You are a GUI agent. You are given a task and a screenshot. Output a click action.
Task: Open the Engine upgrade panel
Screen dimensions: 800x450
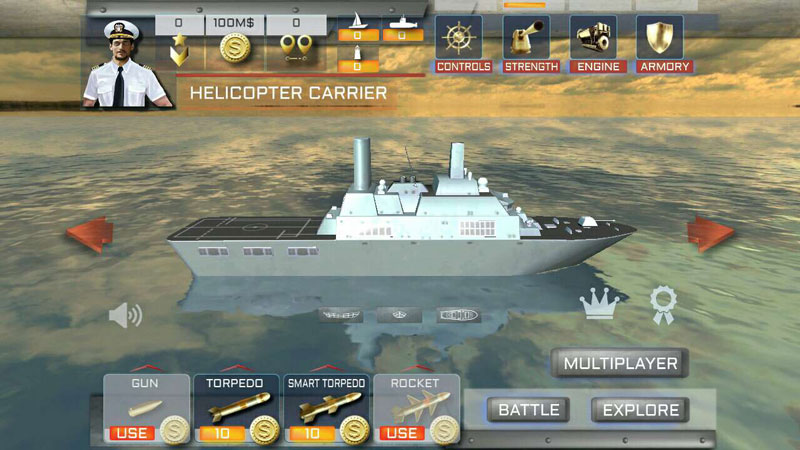tap(597, 42)
